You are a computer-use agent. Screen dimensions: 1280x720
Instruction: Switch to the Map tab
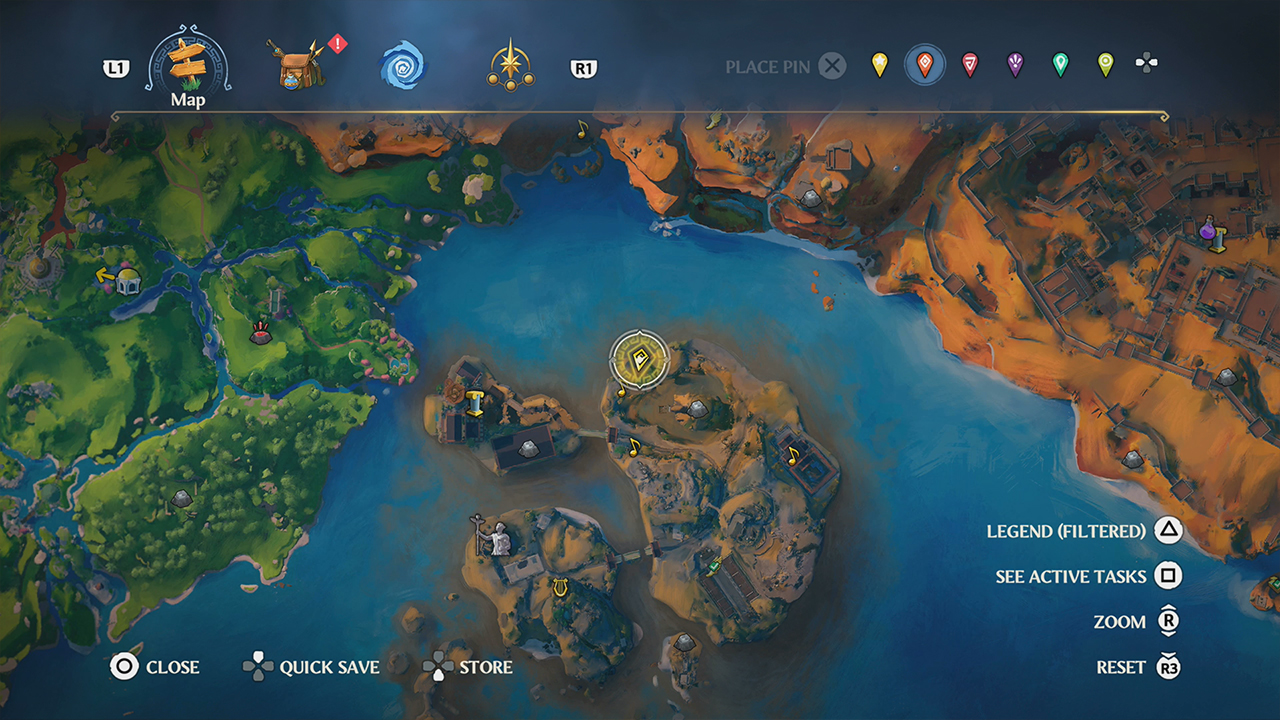pyautogui.click(x=186, y=63)
